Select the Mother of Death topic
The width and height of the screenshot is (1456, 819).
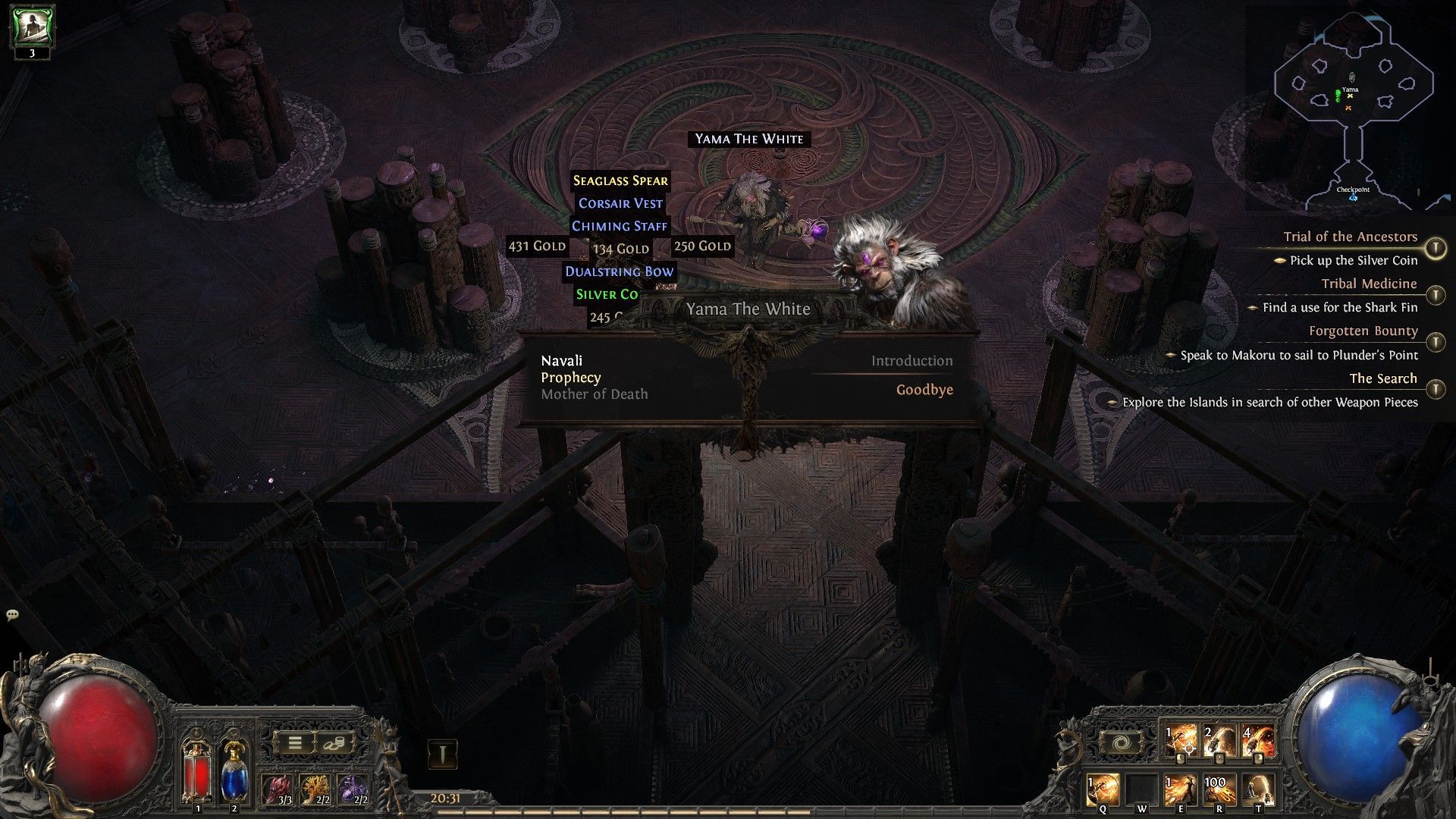point(595,394)
